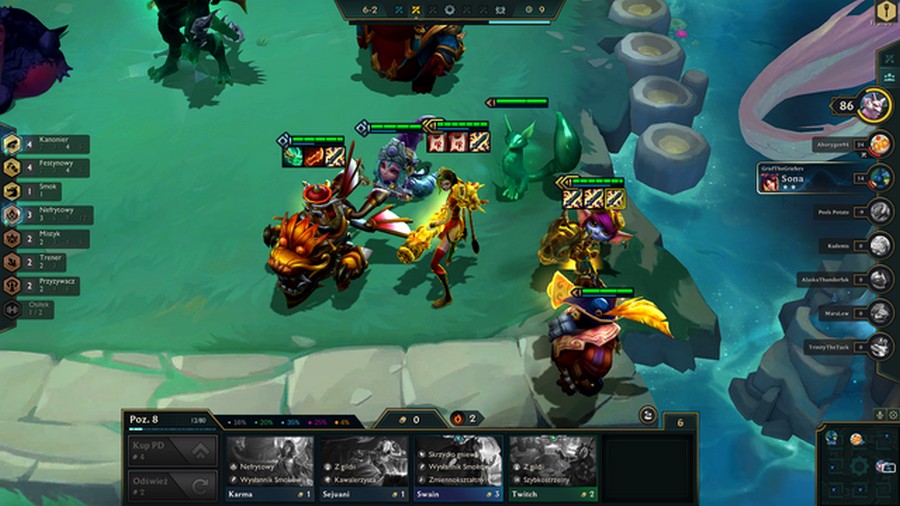The image size is (900, 506).
Task: Select the Swain shop card
Action: coord(458,466)
